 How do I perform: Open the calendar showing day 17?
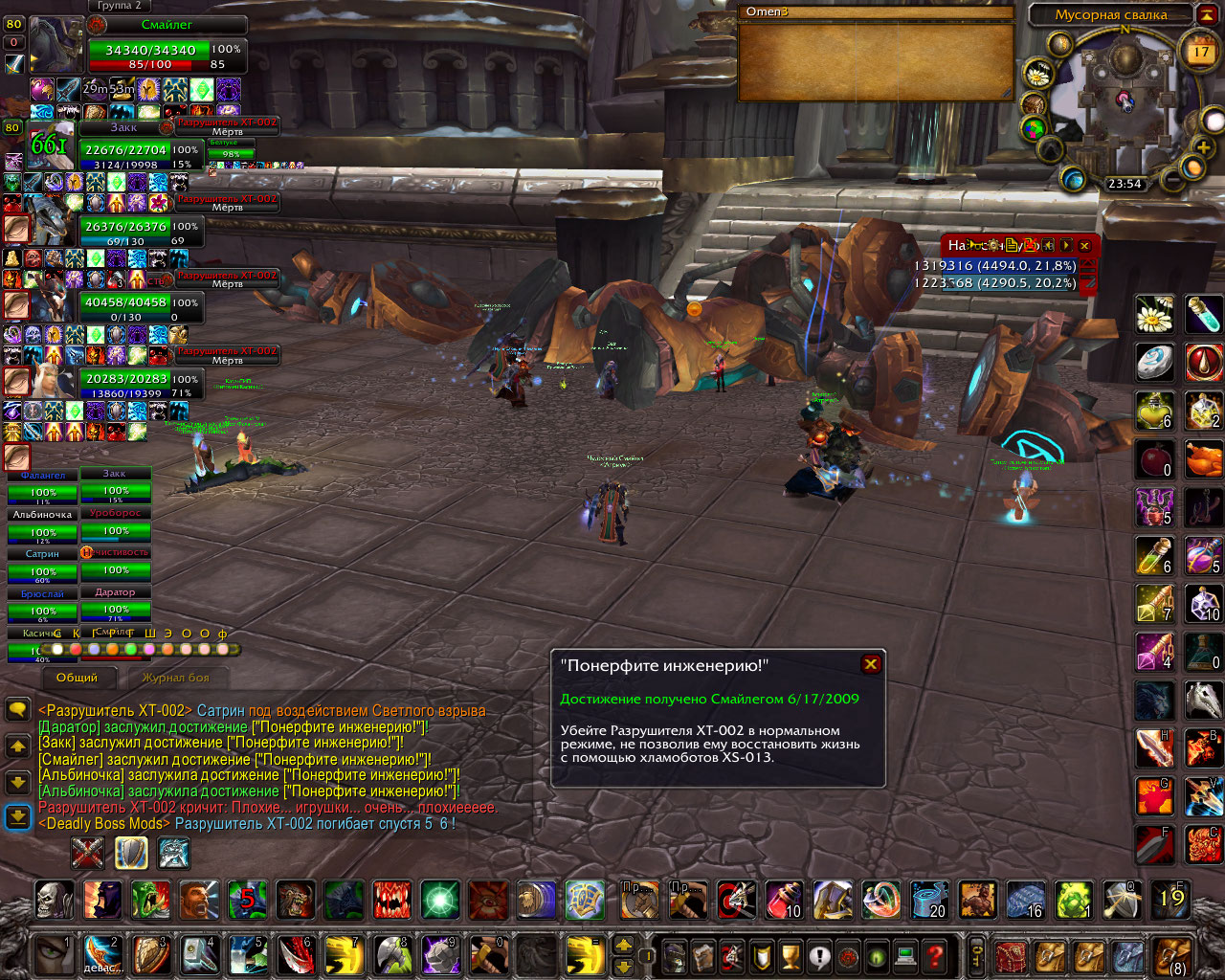coord(1200,53)
